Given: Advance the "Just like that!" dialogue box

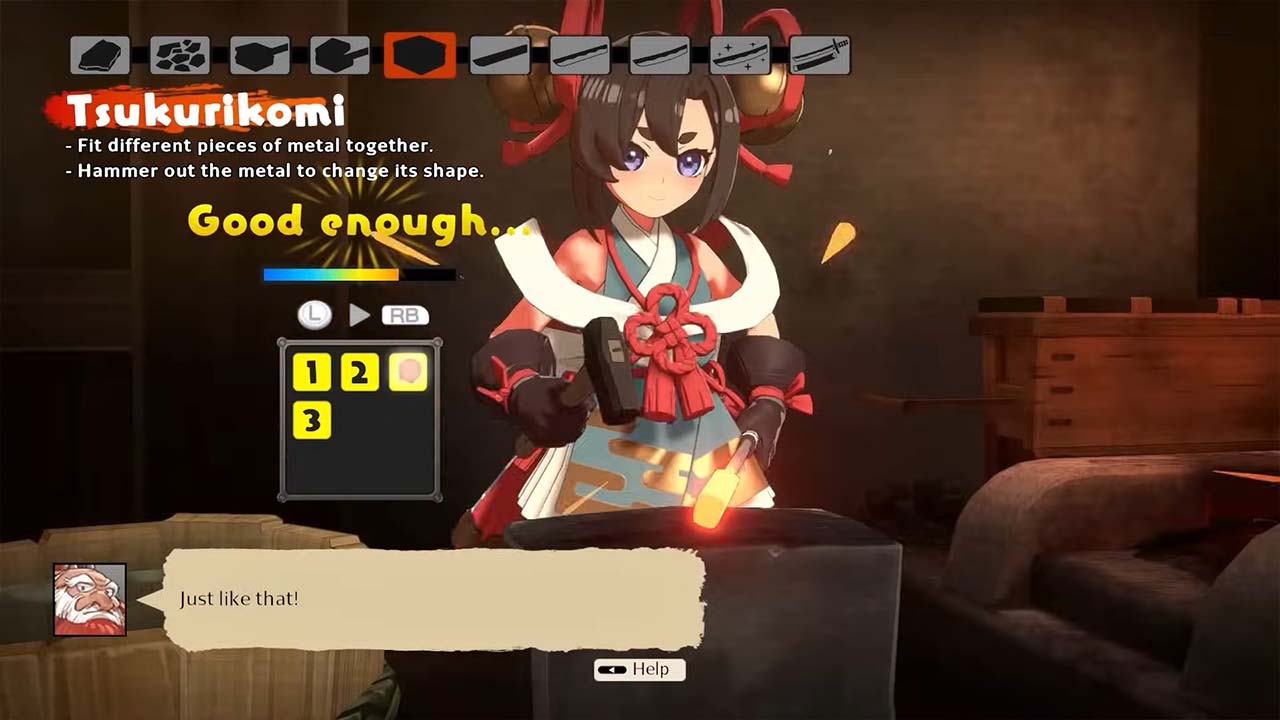Looking at the screenshot, I should [x=434, y=599].
